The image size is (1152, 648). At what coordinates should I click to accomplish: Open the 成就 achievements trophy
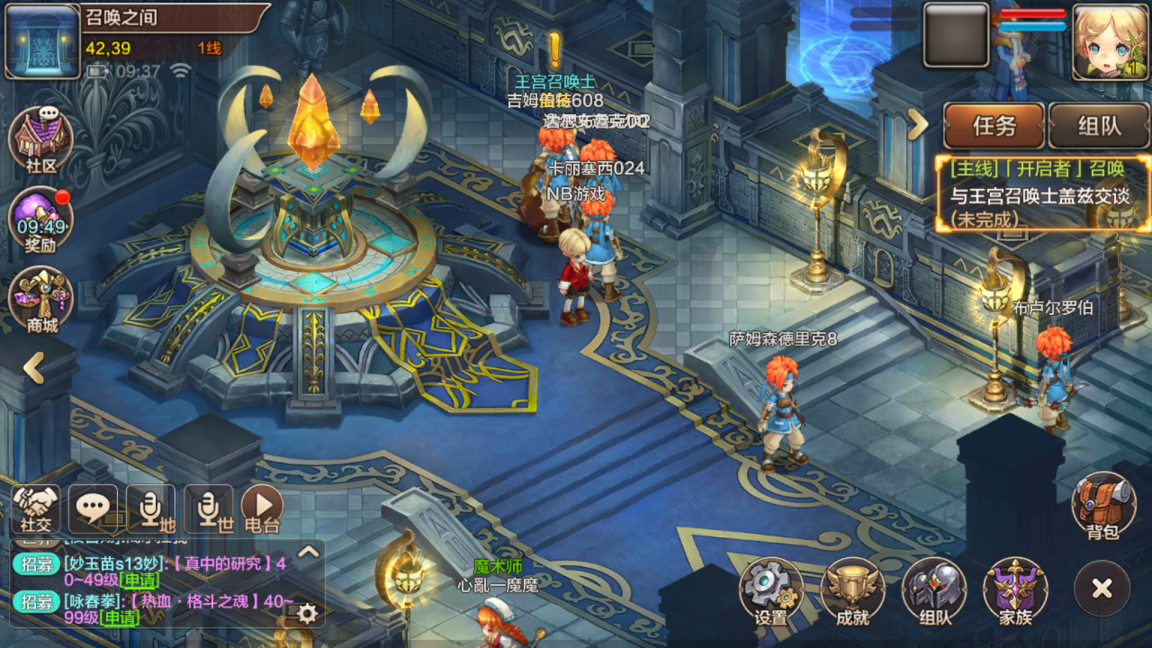pyautogui.click(x=852, y=592)
